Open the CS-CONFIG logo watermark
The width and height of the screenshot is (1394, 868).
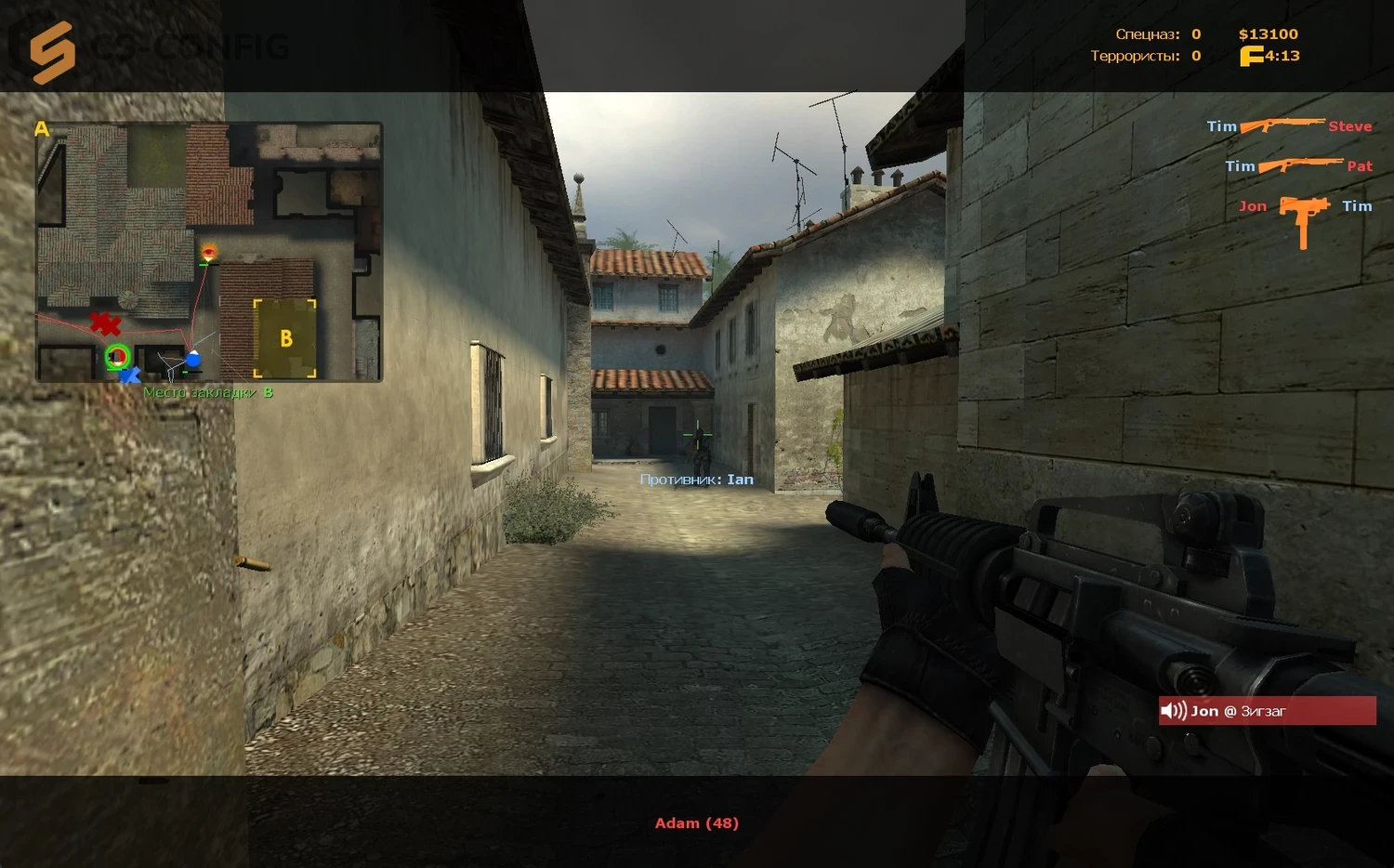coord(149,48)
